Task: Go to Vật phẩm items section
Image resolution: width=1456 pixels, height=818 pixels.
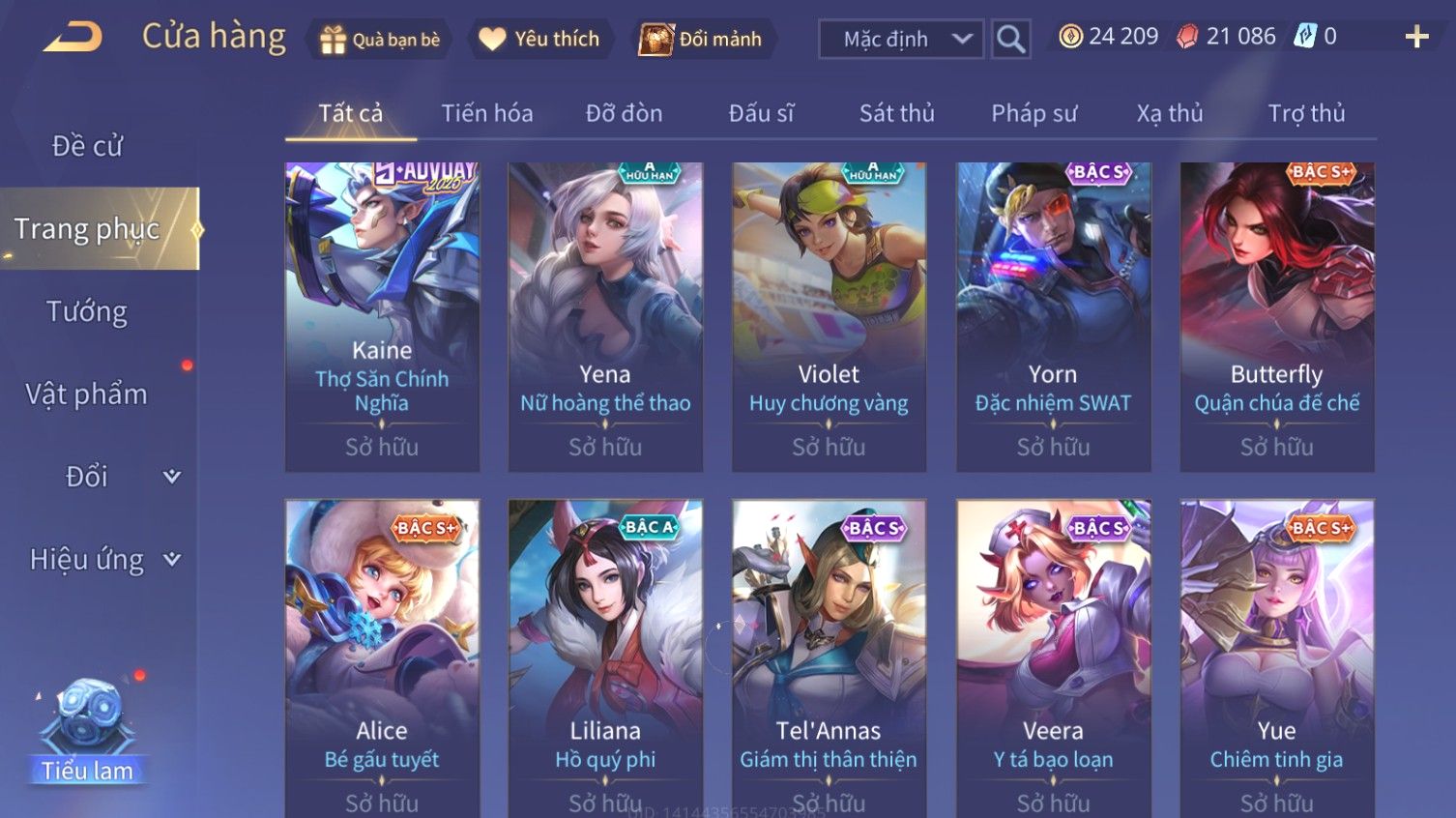Action: pos(87,394)
